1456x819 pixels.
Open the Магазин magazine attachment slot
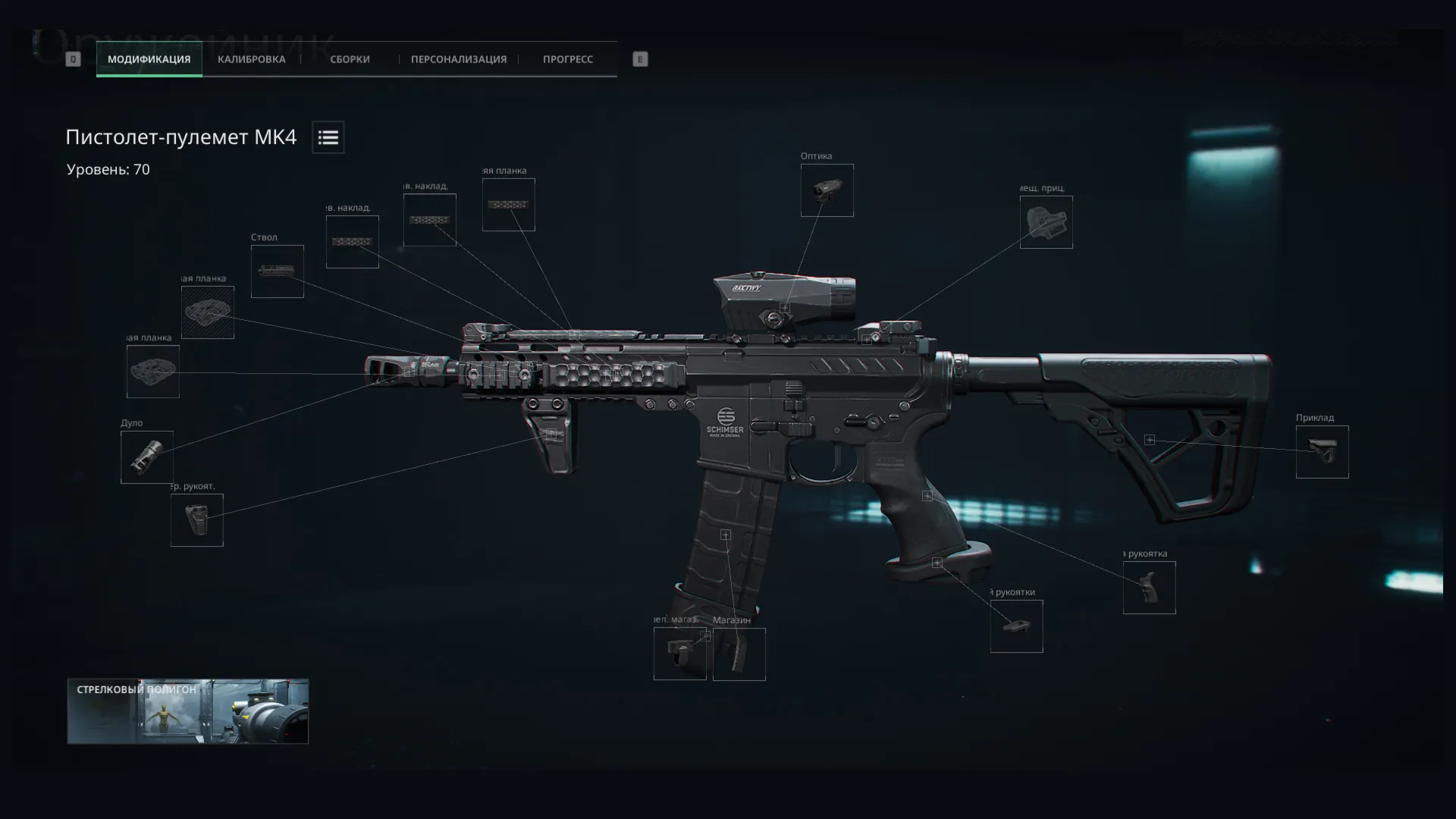[x=739, y=654]
